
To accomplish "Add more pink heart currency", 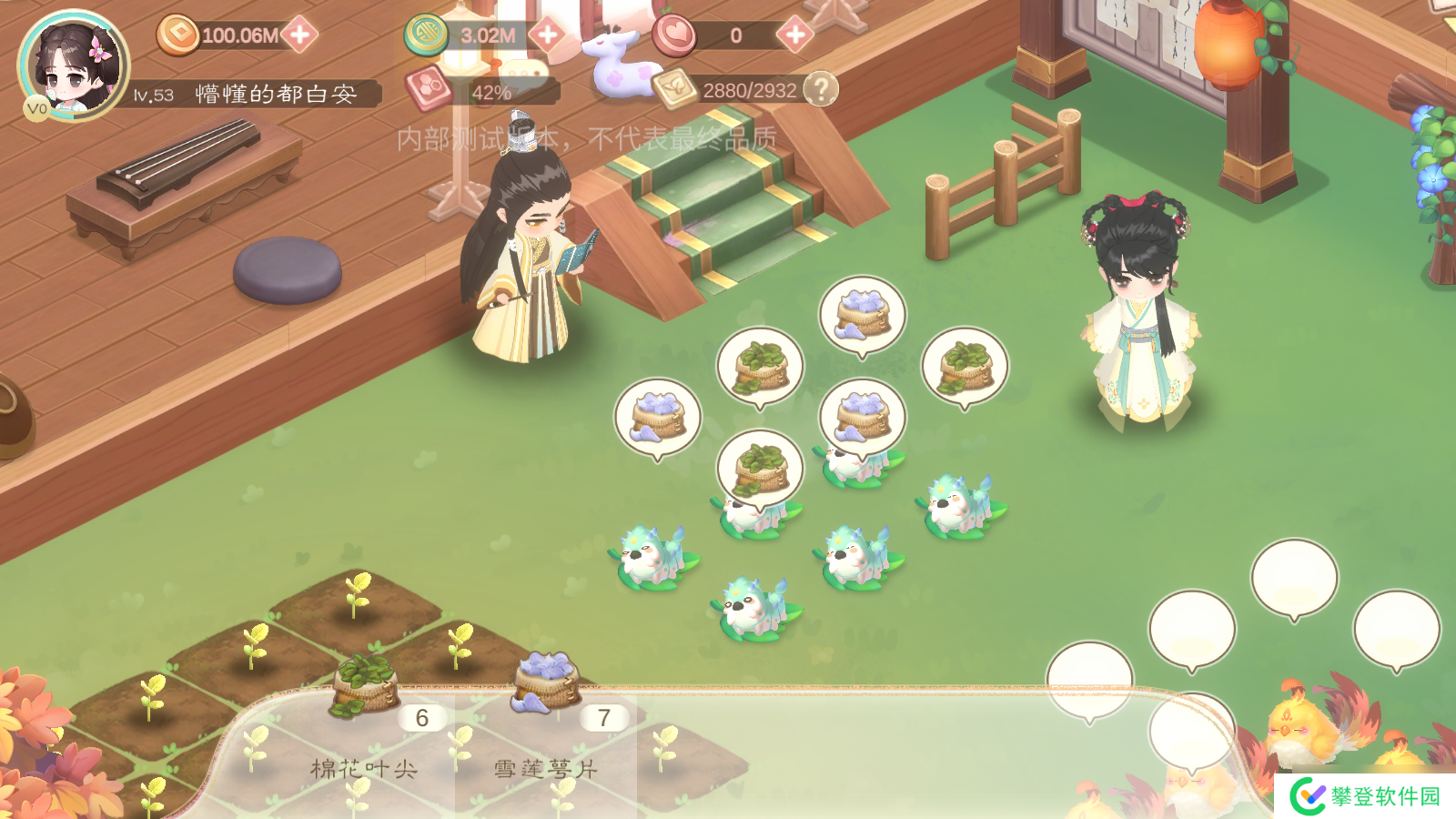I will tap(794, 35).
